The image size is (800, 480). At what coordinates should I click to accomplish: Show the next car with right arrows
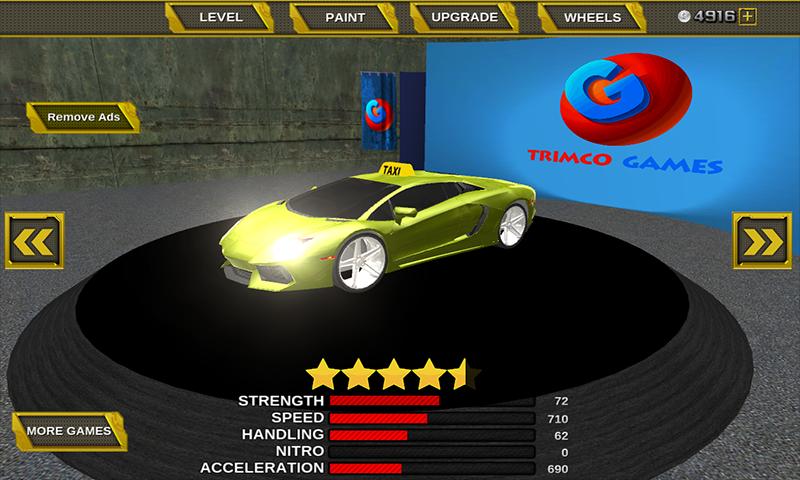pos(762,241)
